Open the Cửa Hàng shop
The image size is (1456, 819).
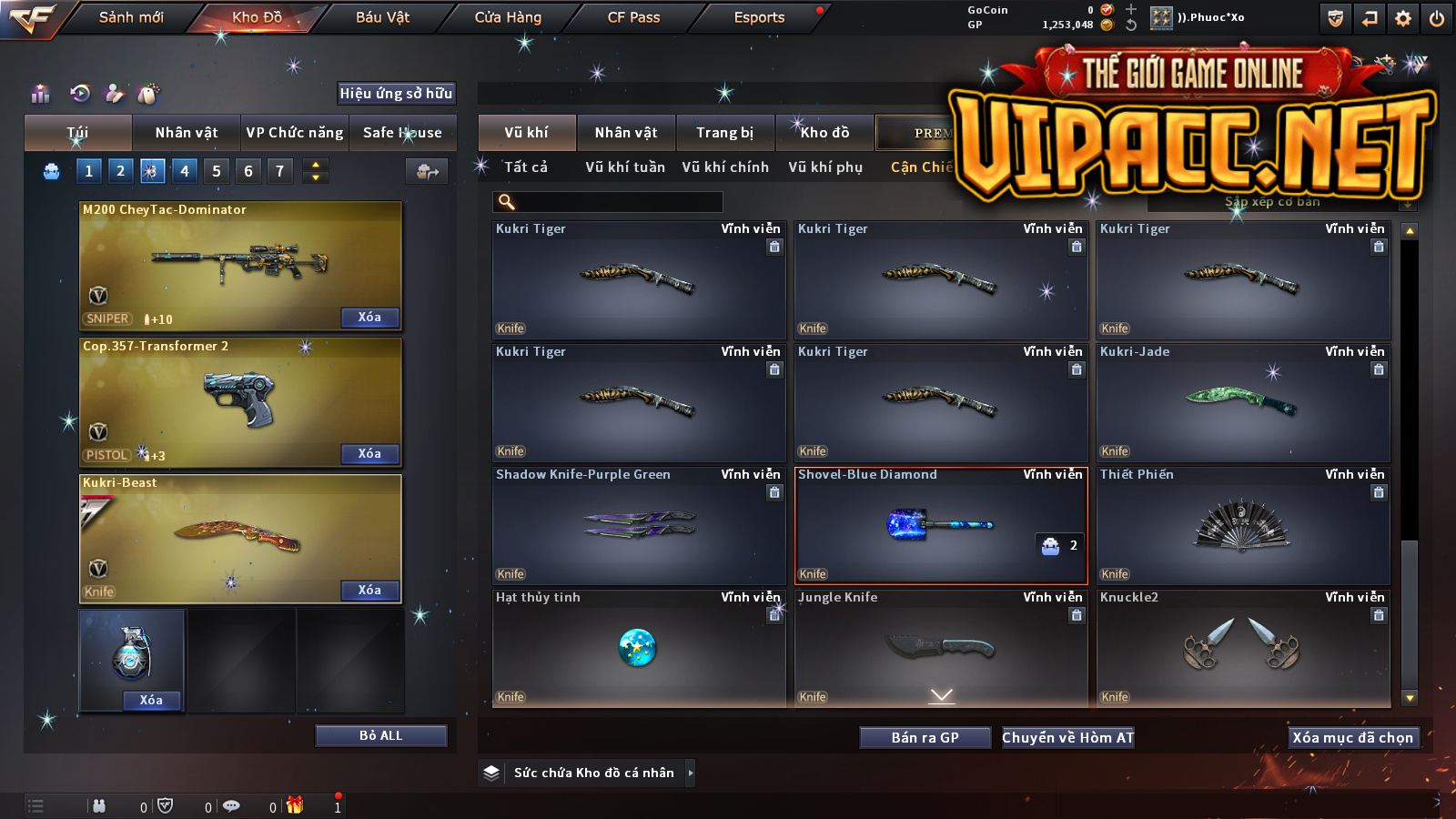[508, 17]
